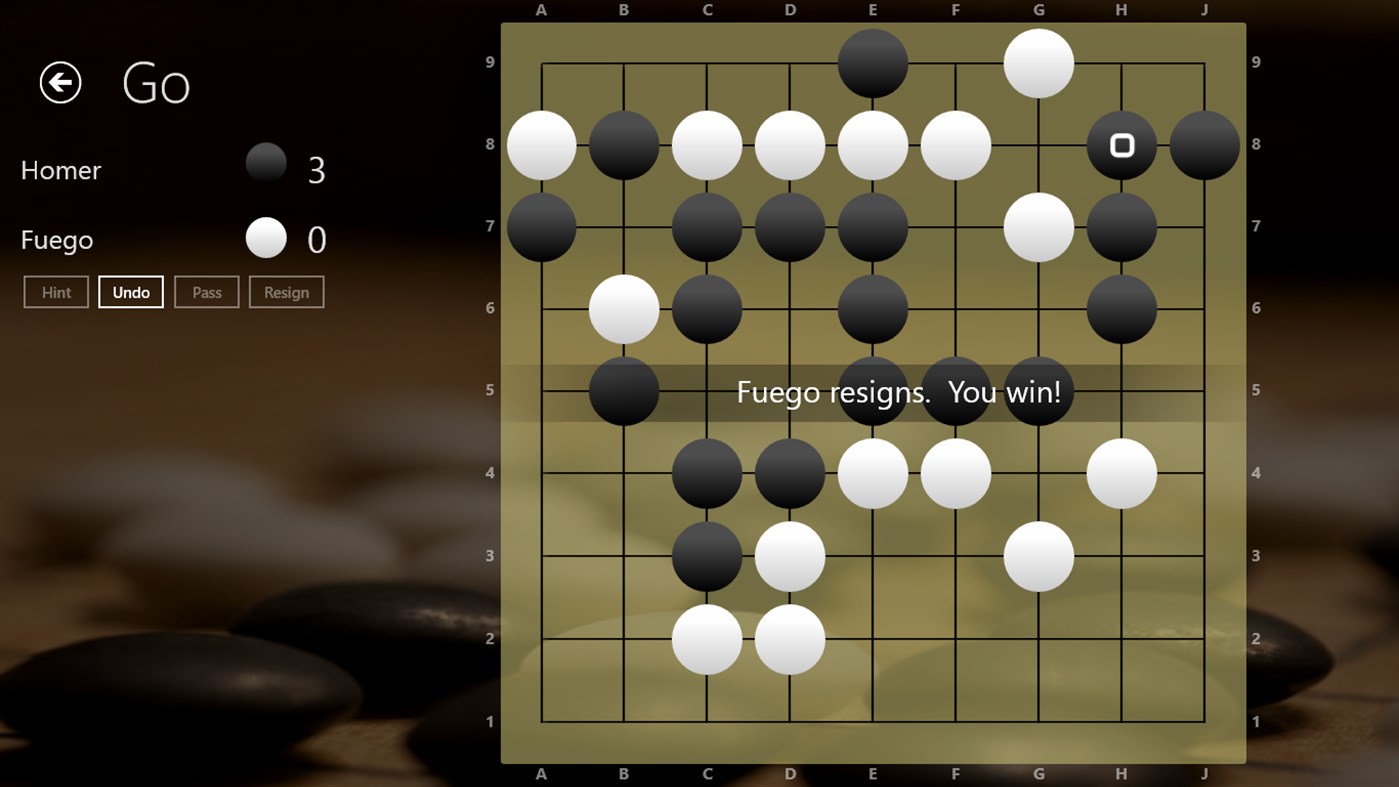
Task: Click the empty intersection at A1
Action: point(541,721)
